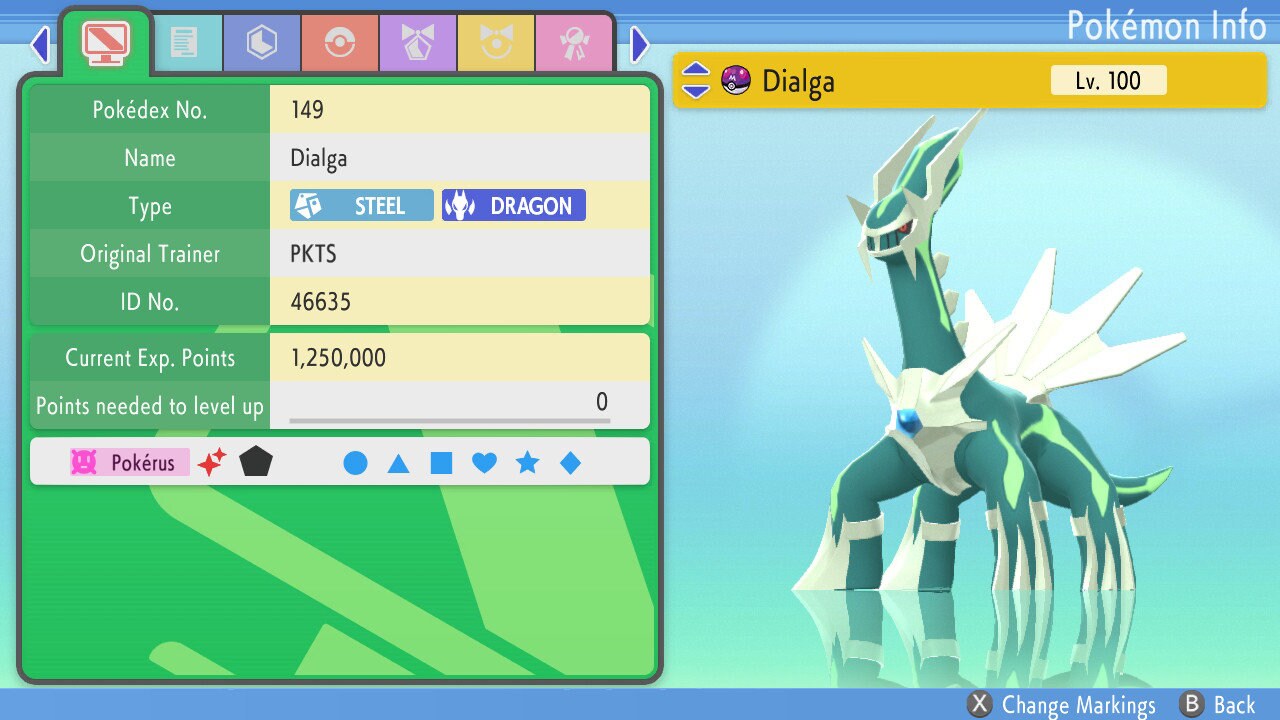This screenshot has height=720, width=1280.
Task: Select the active red monitor info tab
Action: click(x=105, y=40)
